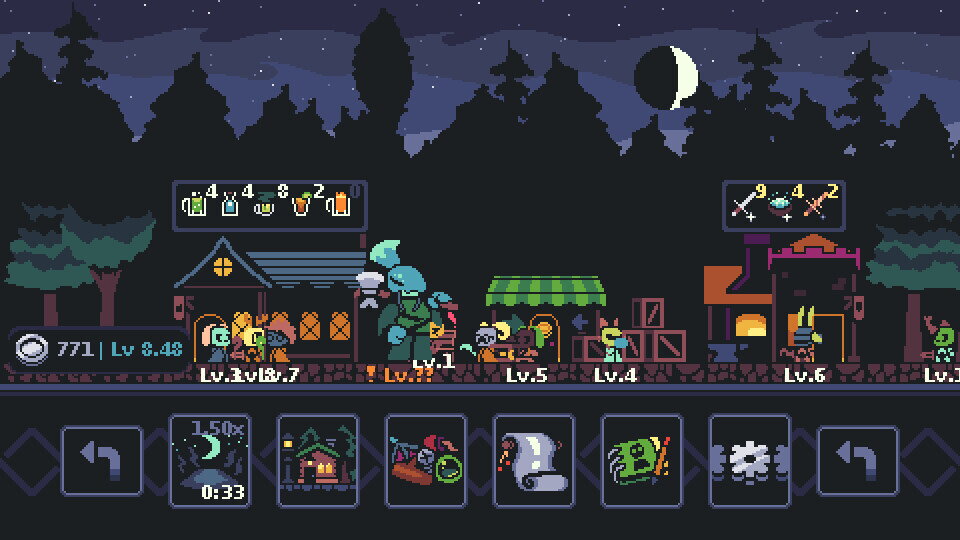Click the moon 150x speed boost button
960x540 pixels.
click(210, 461)
